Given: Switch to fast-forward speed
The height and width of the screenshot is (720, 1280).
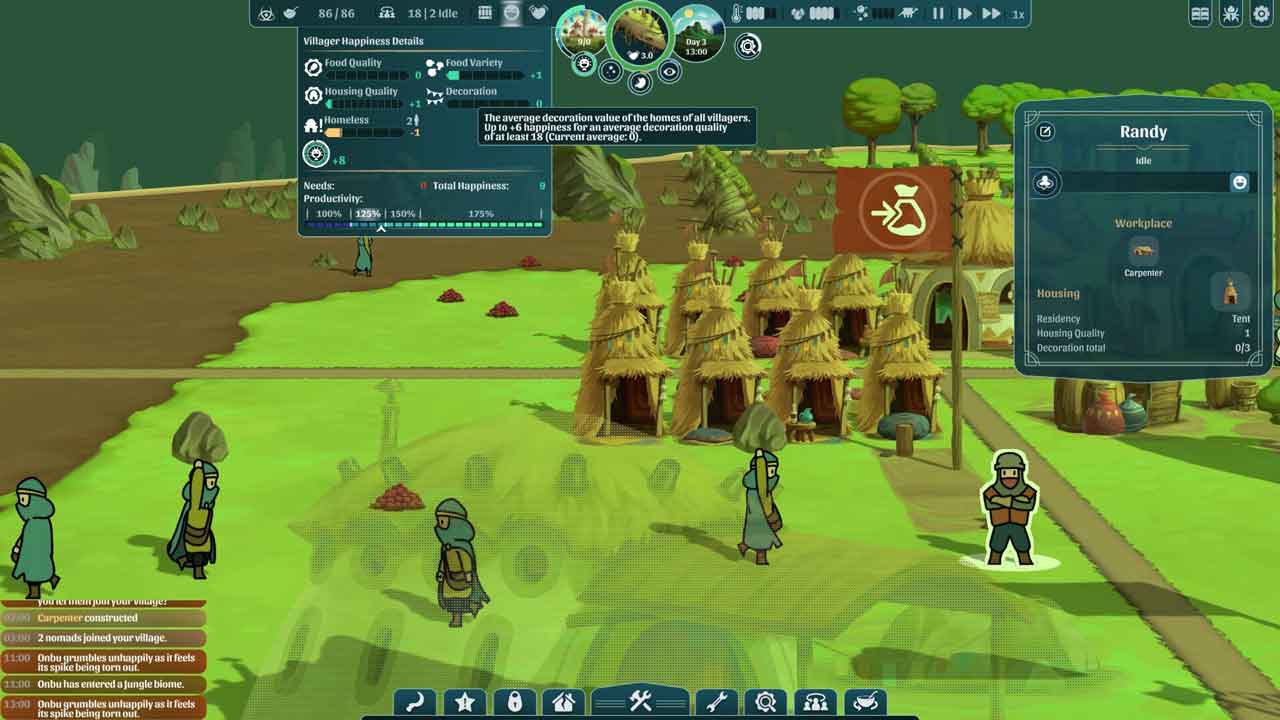Looking at the screenshot, I should tap(991, 14).
